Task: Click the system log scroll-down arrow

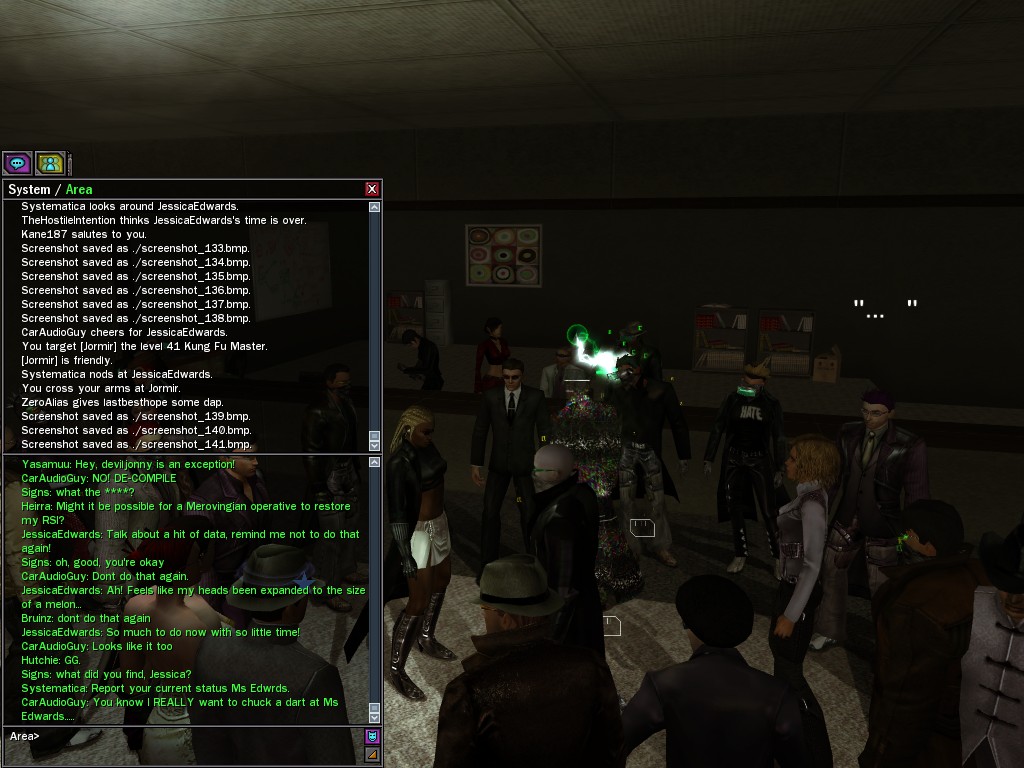Action: pyautogui.click(x=375, y=444)
